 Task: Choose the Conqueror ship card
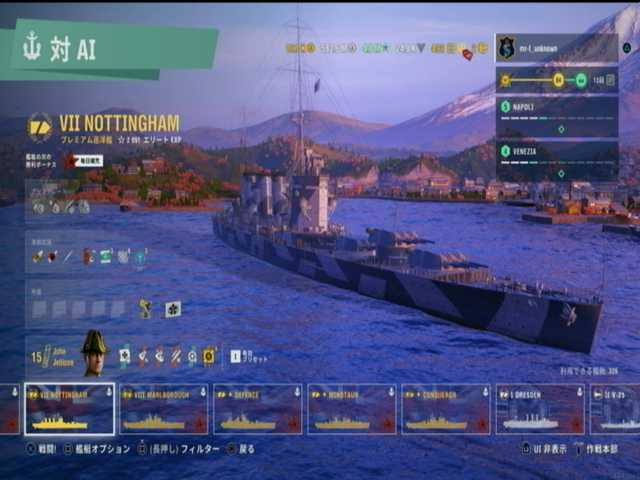click(x=445, y=409)
